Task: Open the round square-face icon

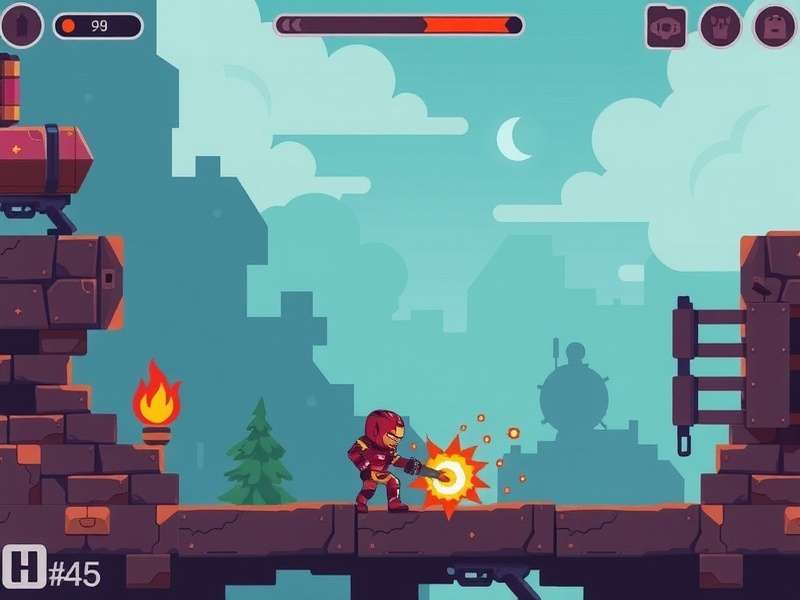Action: click(x=774, y=26)
